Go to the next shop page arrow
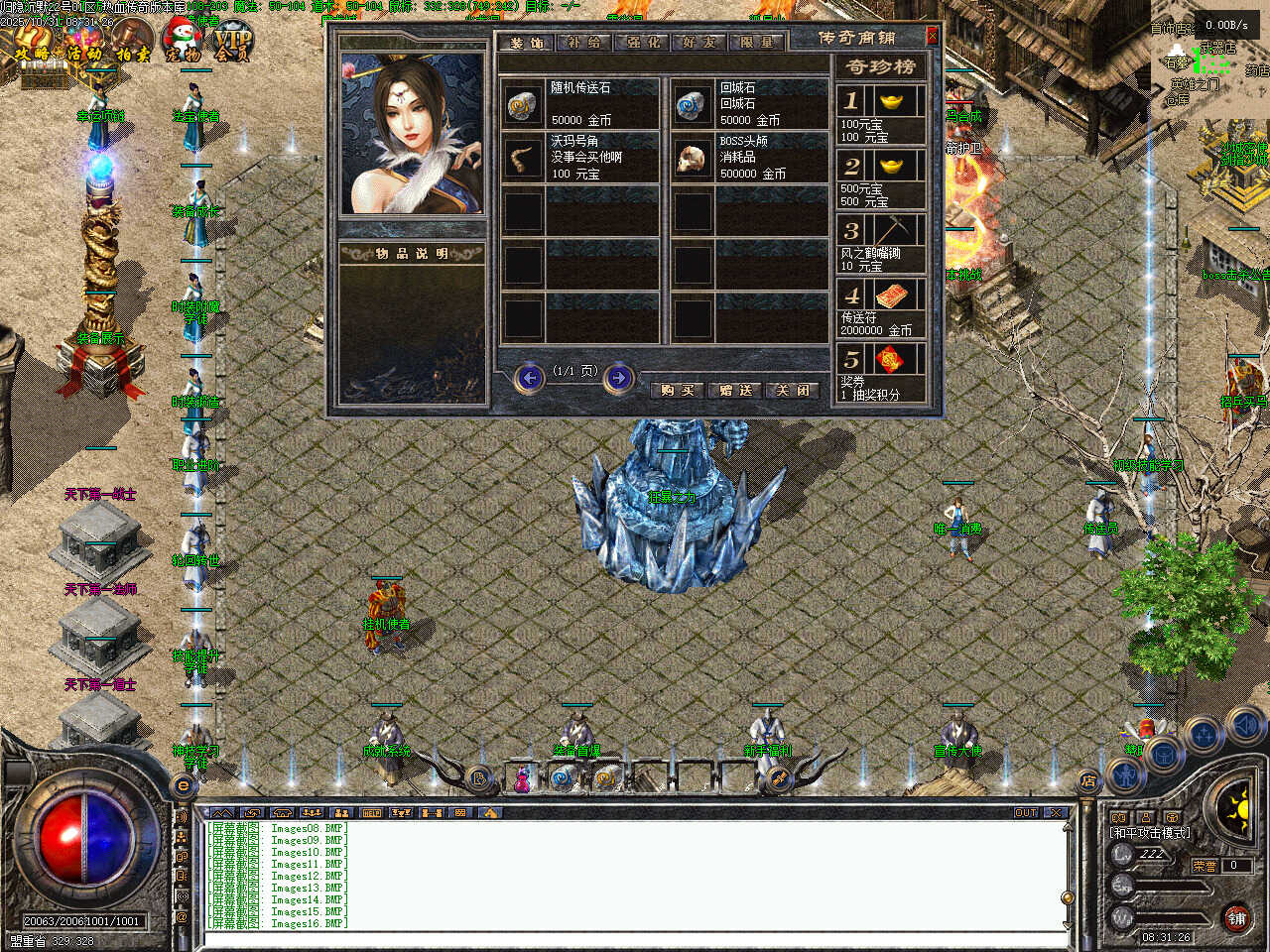The image size is (1270, 952). click(618, 378)
